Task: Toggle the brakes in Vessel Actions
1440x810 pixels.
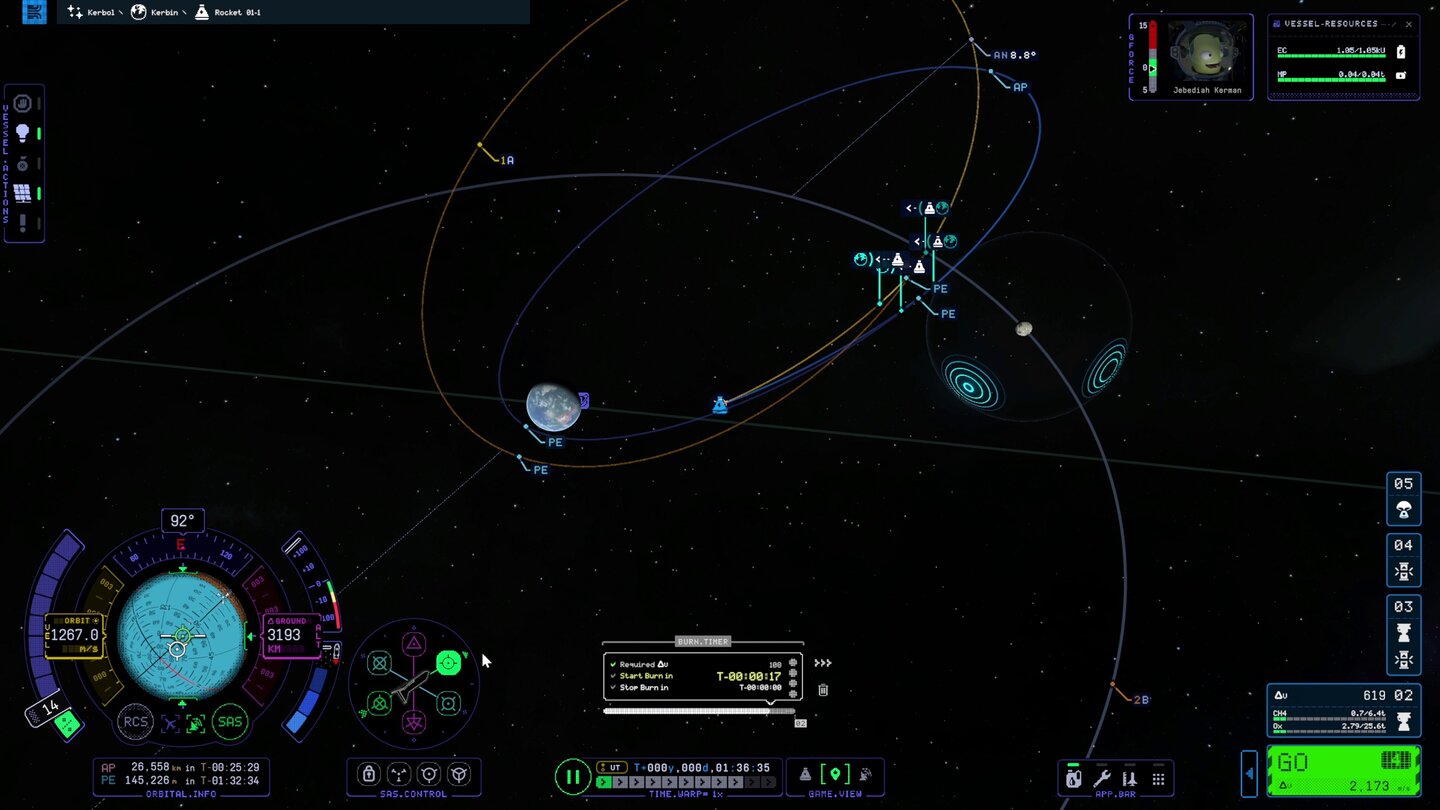Action: pos(22,103)
